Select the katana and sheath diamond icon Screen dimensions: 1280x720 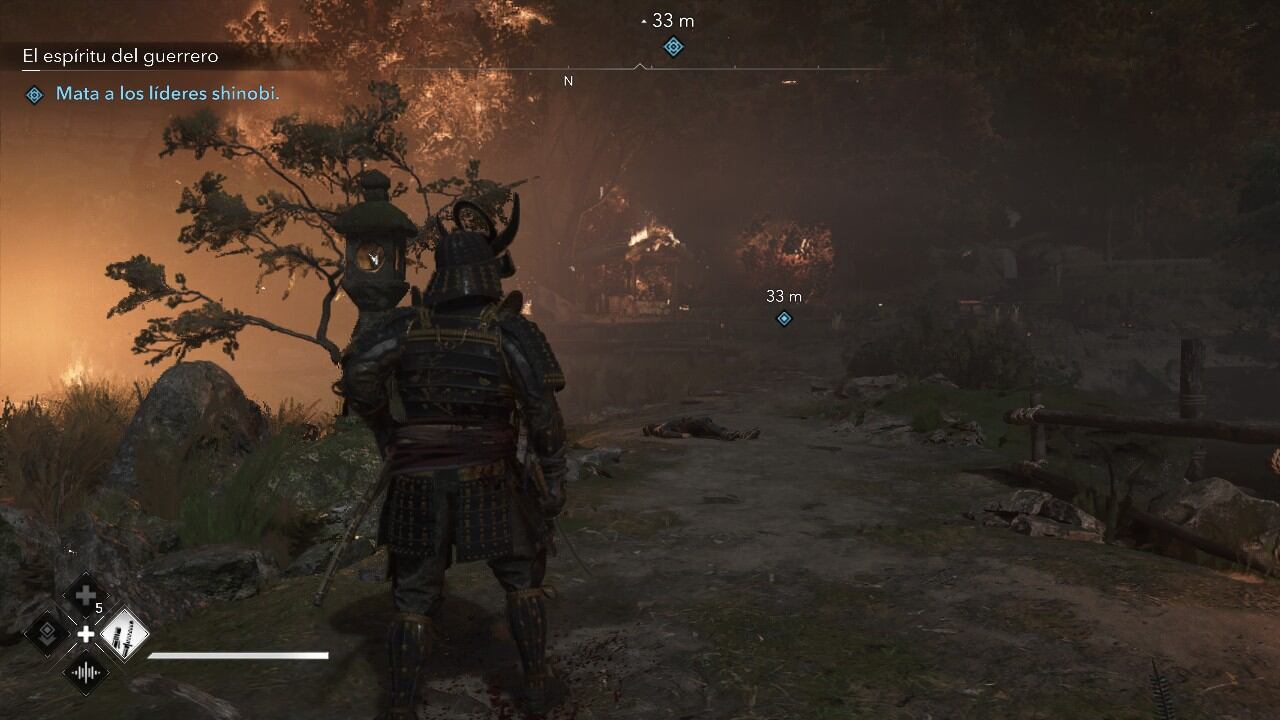(x=124, y=634)
